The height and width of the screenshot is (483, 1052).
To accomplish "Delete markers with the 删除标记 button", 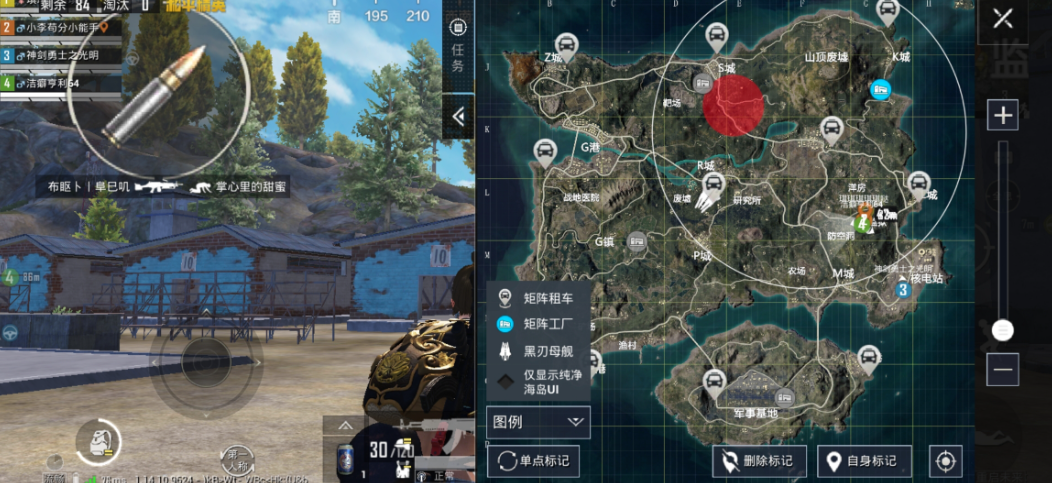I will click(759, 461).
